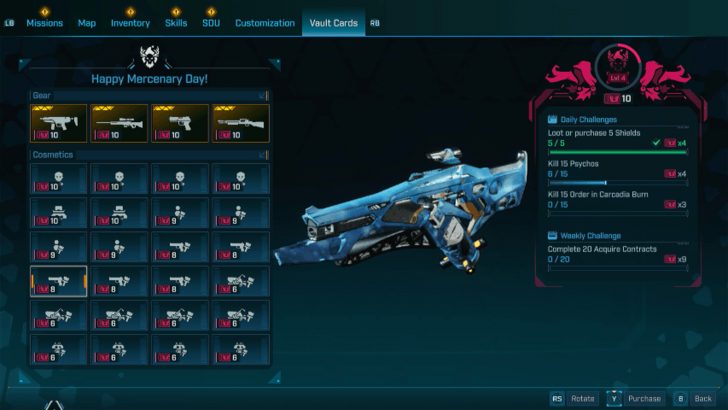Collapse the Gear section header
The width and height of the screenshot is (728, 410).
(x=150, y=95)
